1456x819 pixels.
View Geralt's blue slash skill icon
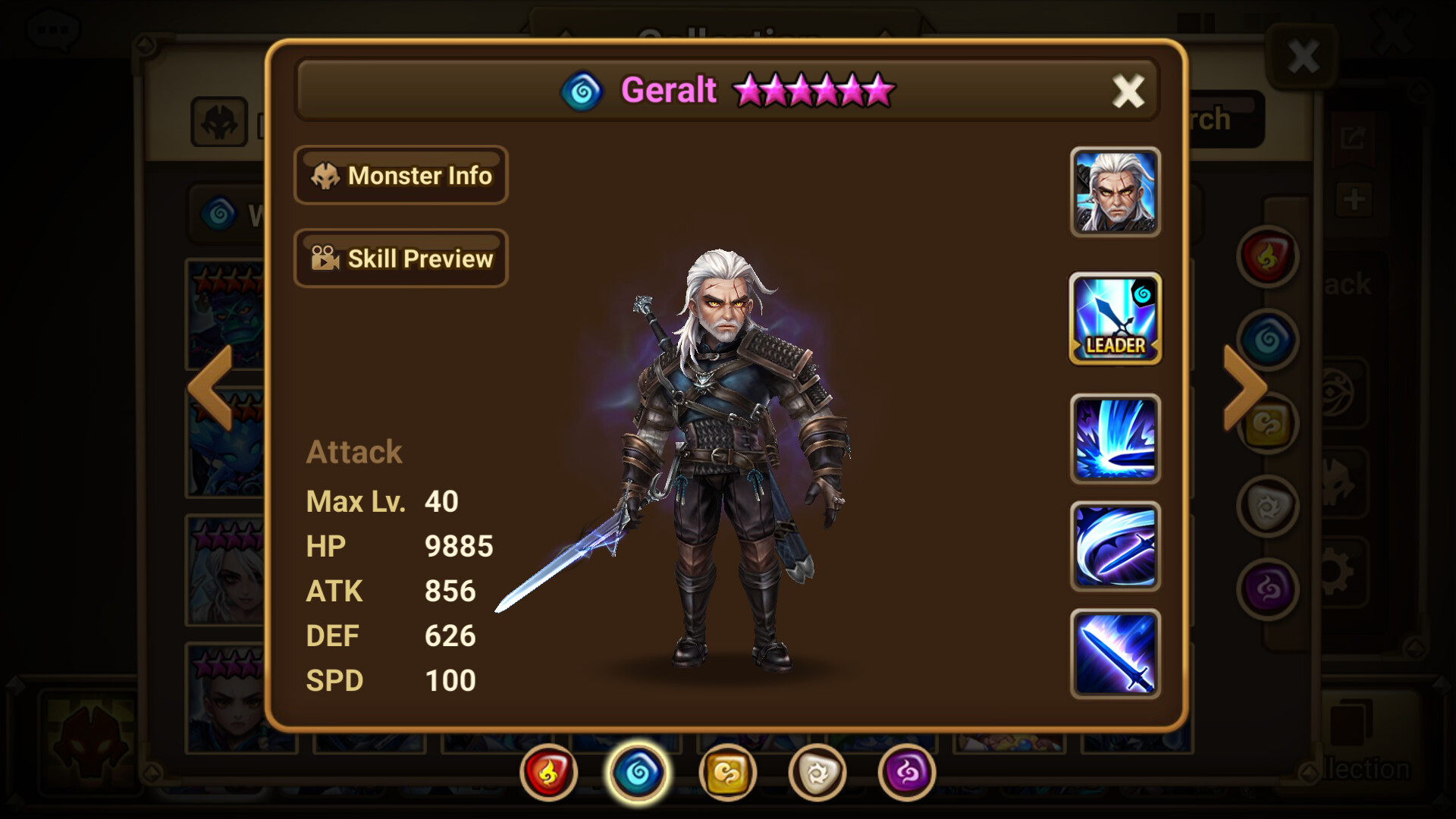click(x=1115, y=436)
